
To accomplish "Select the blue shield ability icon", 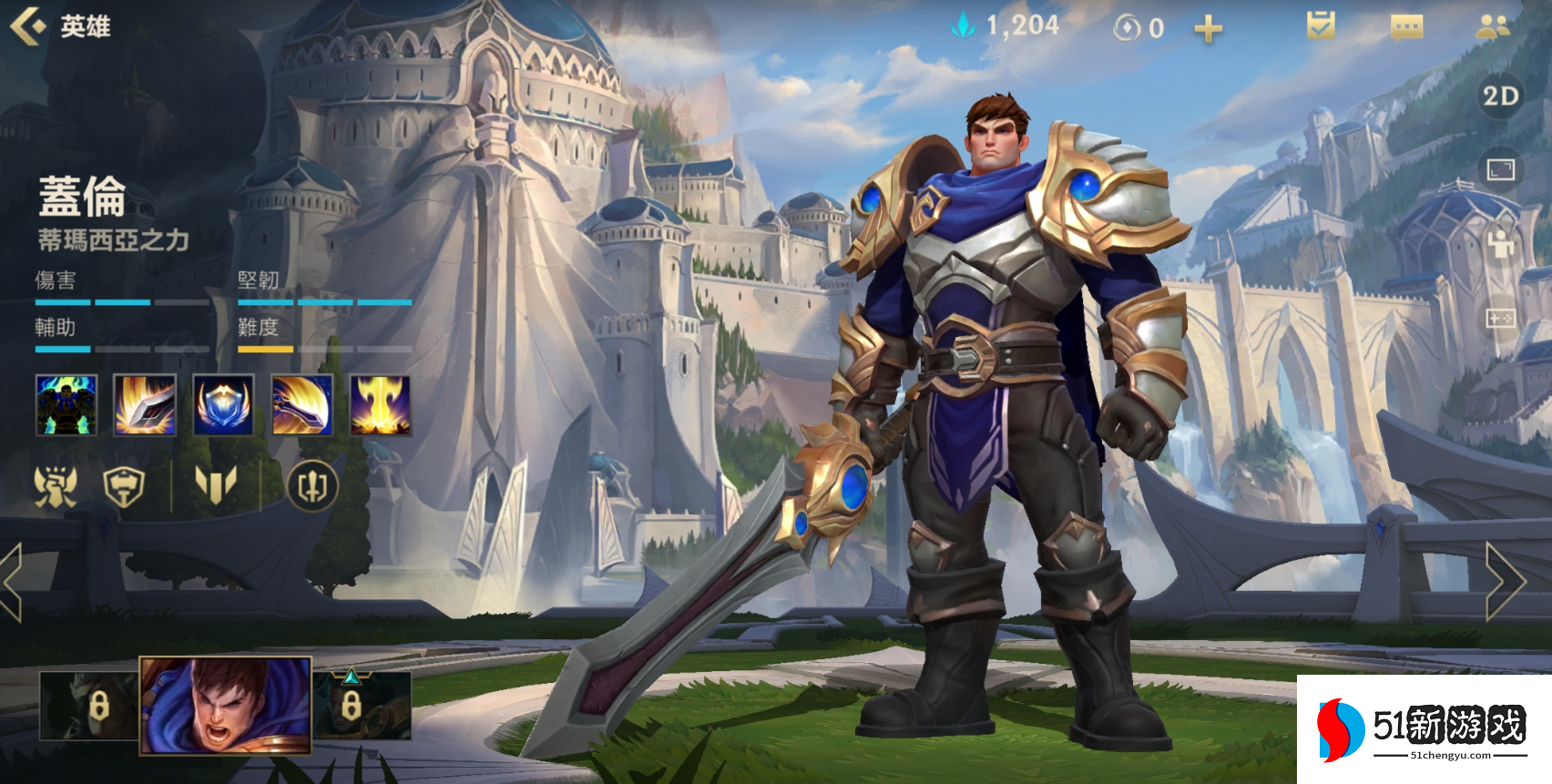I will point(223,404).
